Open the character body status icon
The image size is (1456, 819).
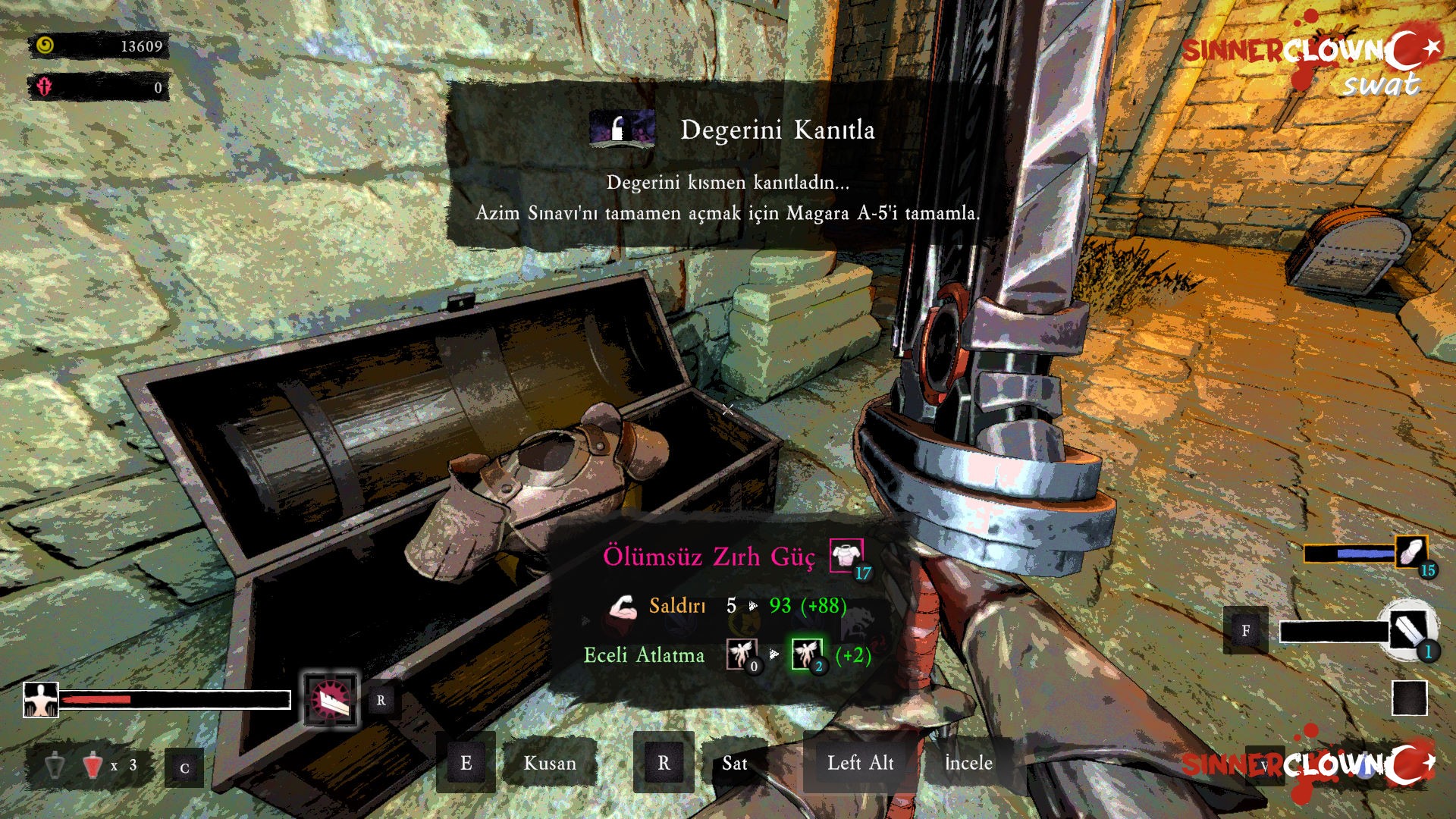pyautogui.click(x=41, y=699)
